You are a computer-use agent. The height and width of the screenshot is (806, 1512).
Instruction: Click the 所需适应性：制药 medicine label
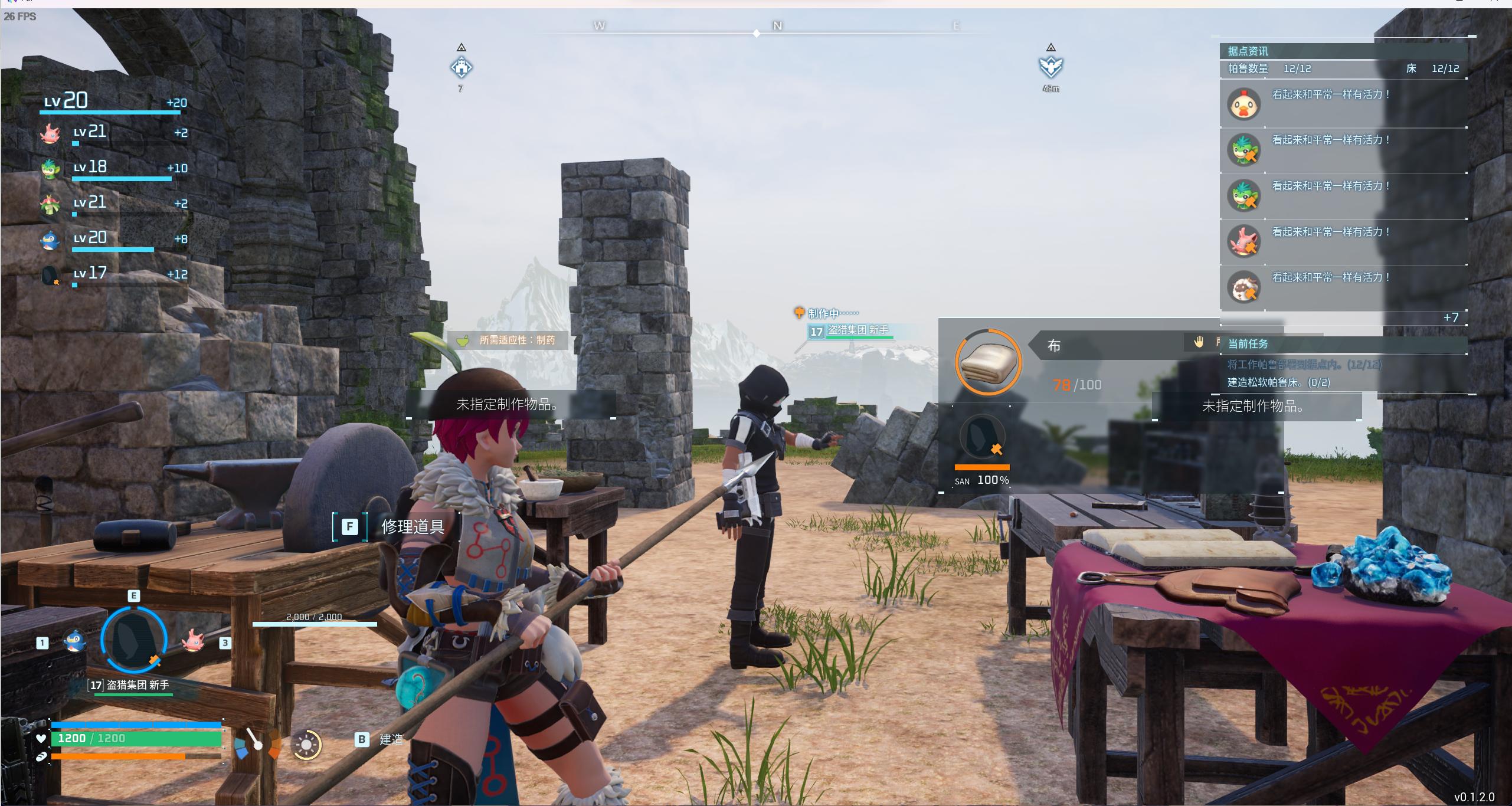[508, 340]
